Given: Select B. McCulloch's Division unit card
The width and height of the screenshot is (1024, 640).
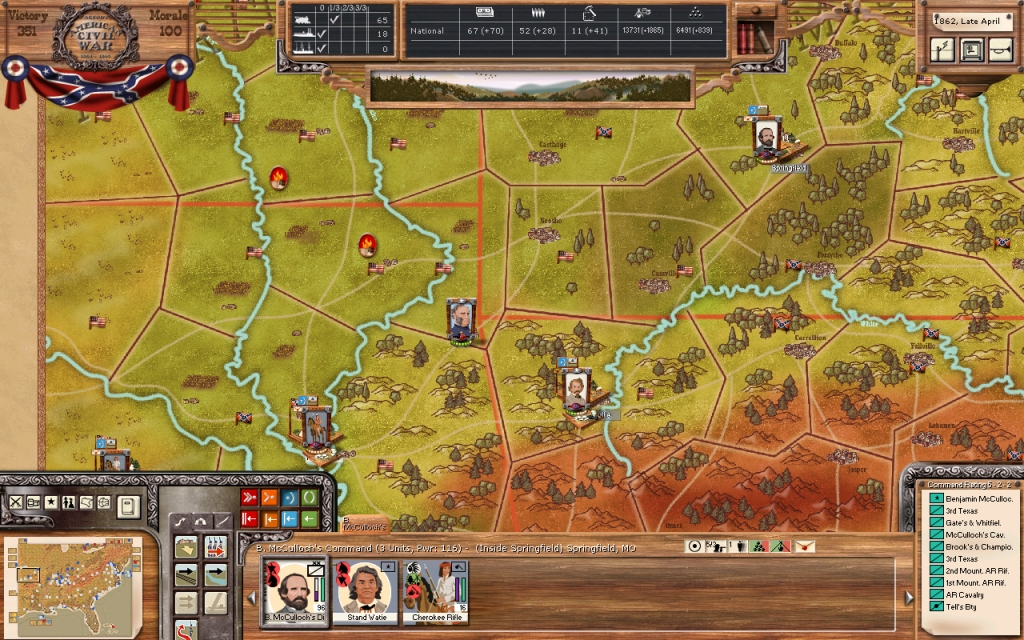Looking at the screenshot, I should [x=295, y=592].
